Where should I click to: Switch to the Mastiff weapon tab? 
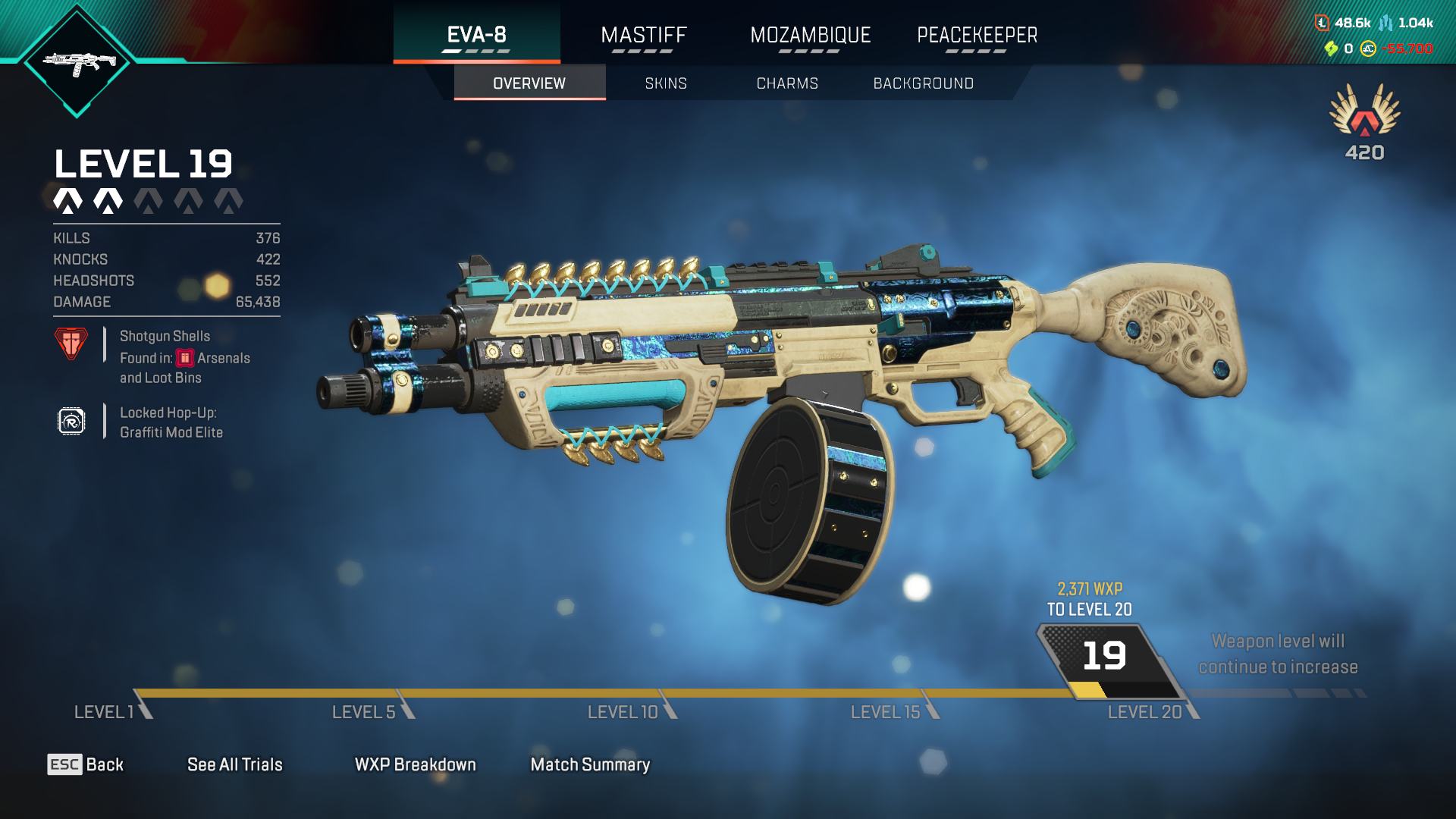coord(643,35)
